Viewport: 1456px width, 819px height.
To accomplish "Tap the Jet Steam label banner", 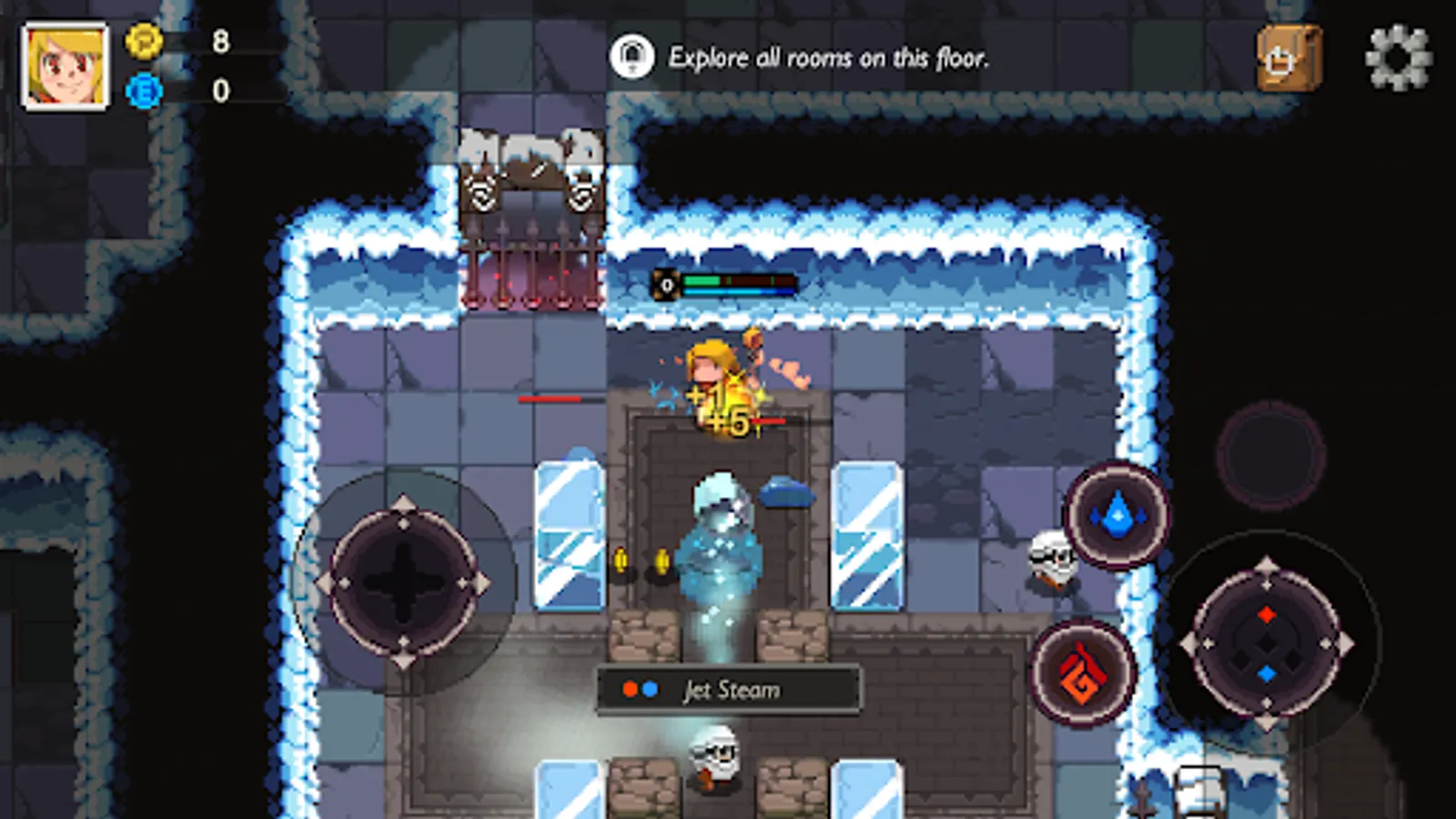I will click(728, 690).
